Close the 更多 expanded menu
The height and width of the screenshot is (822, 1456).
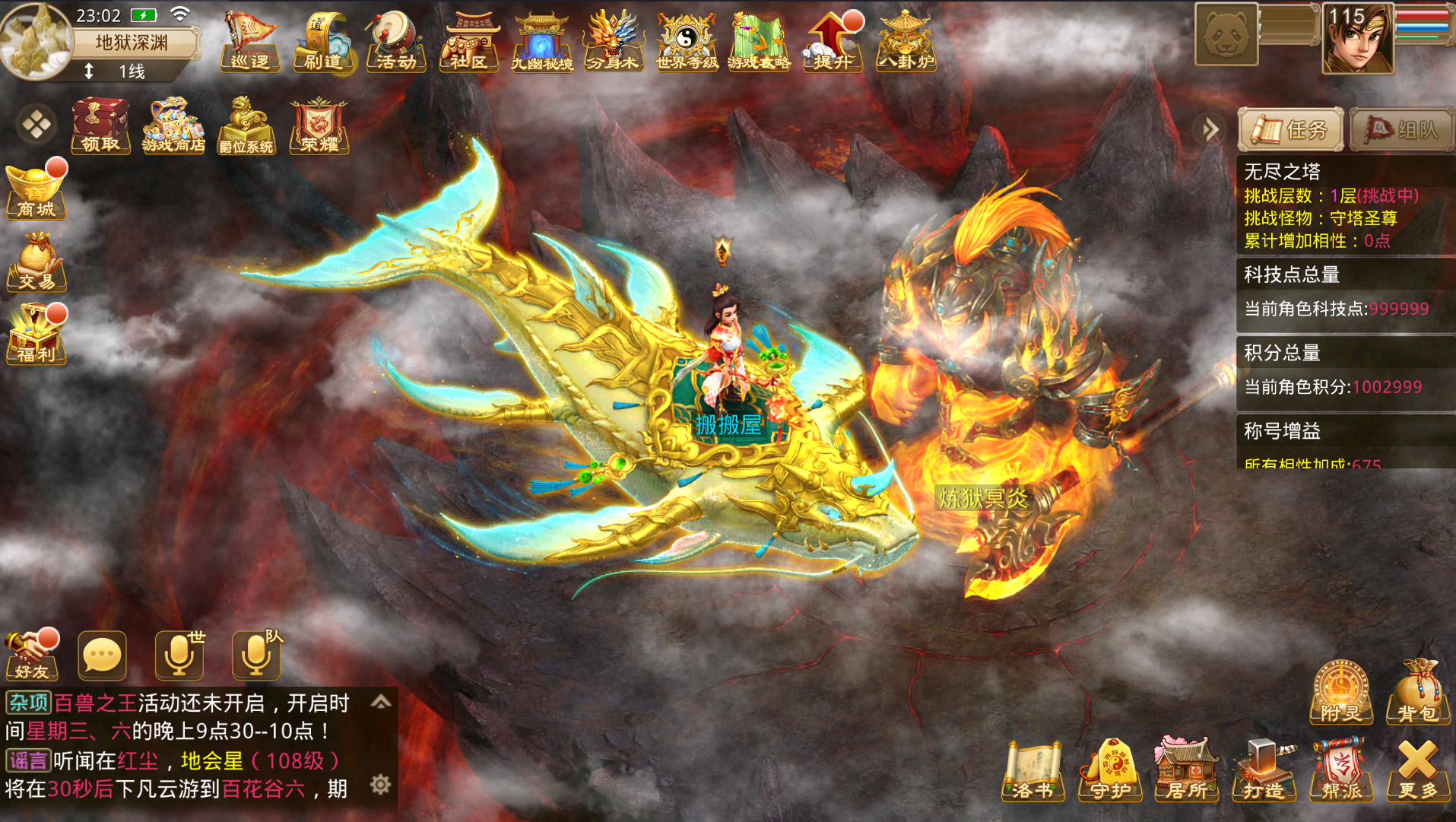coord(1418,771)
